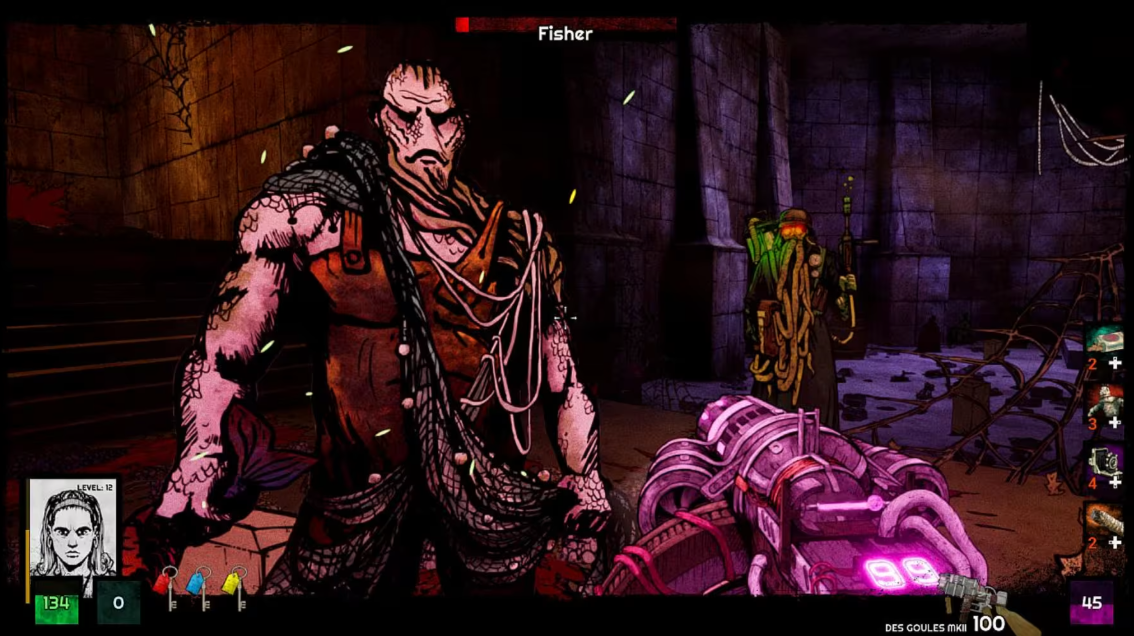Click the character portrait showing Level 12

click(x=72, y=527)
